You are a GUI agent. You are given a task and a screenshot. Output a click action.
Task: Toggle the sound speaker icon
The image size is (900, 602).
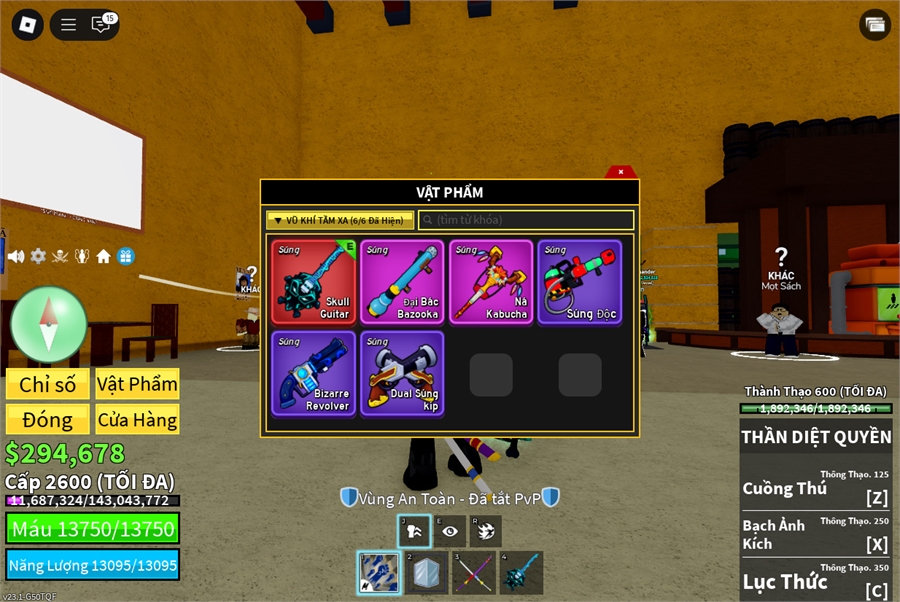(x=16, y=256)
